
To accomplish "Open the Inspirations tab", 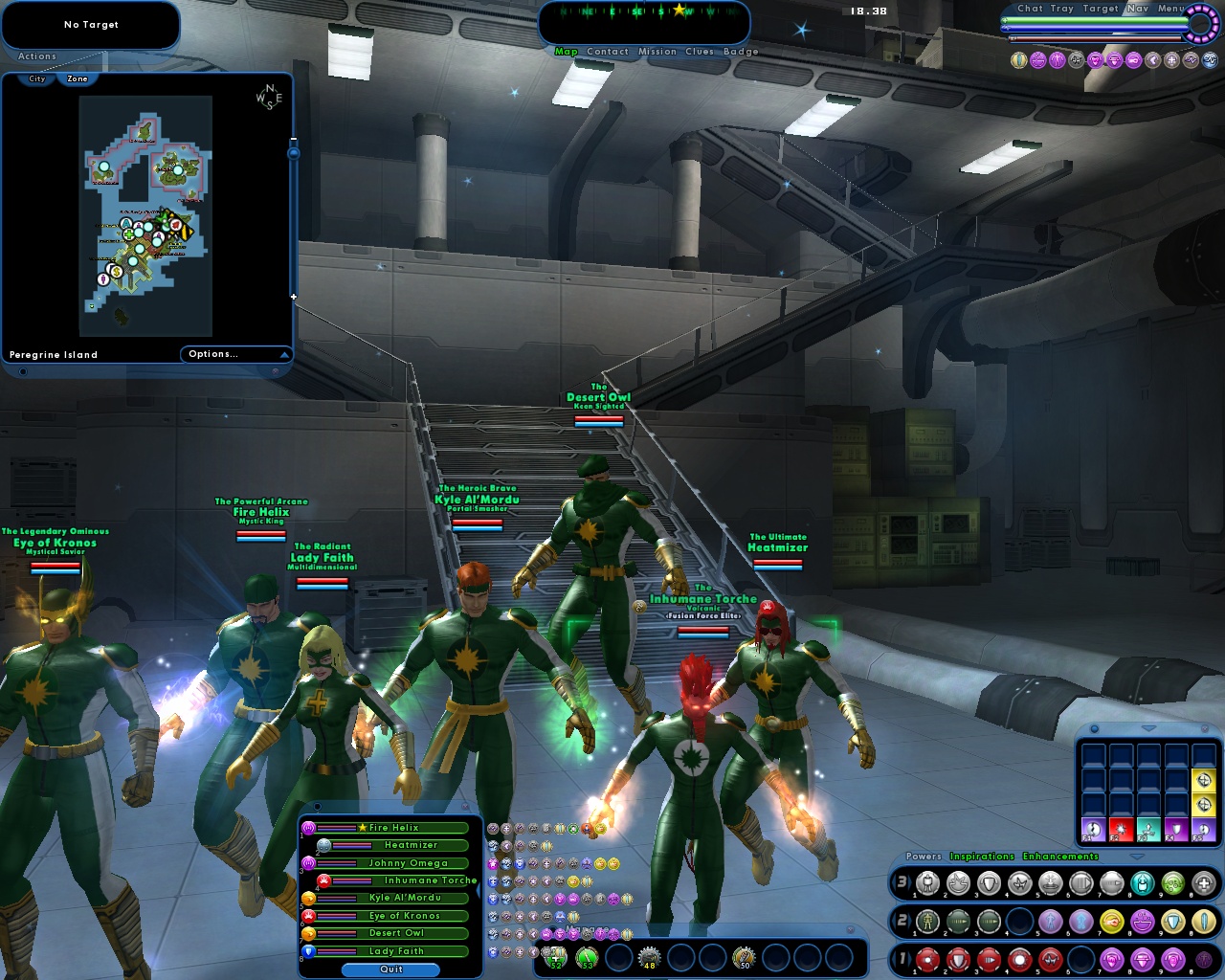I will 982,856.
